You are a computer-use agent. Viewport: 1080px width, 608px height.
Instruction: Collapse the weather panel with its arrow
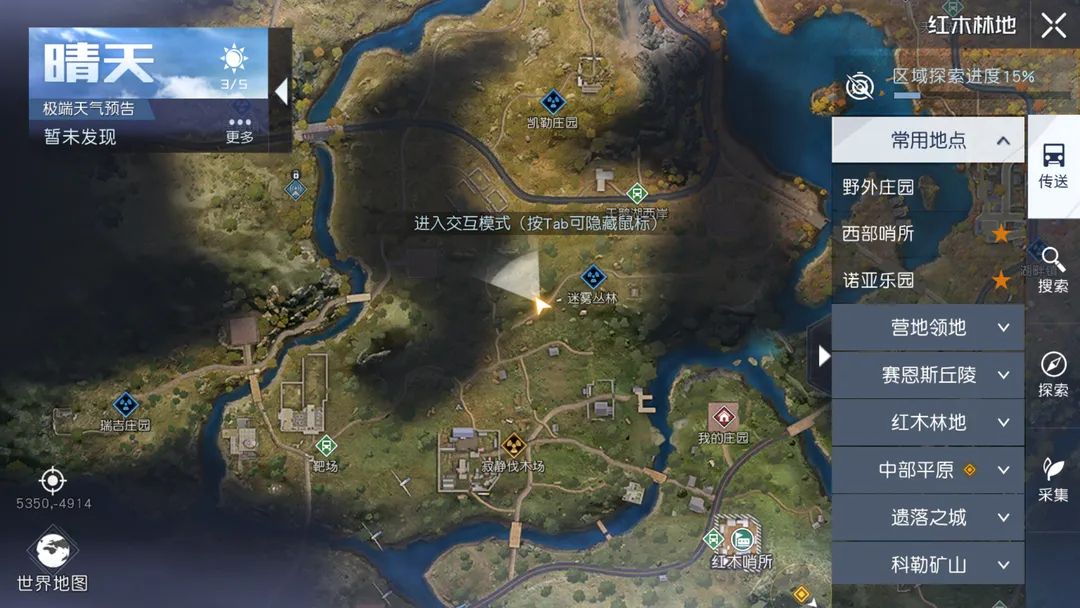(282, 92)
